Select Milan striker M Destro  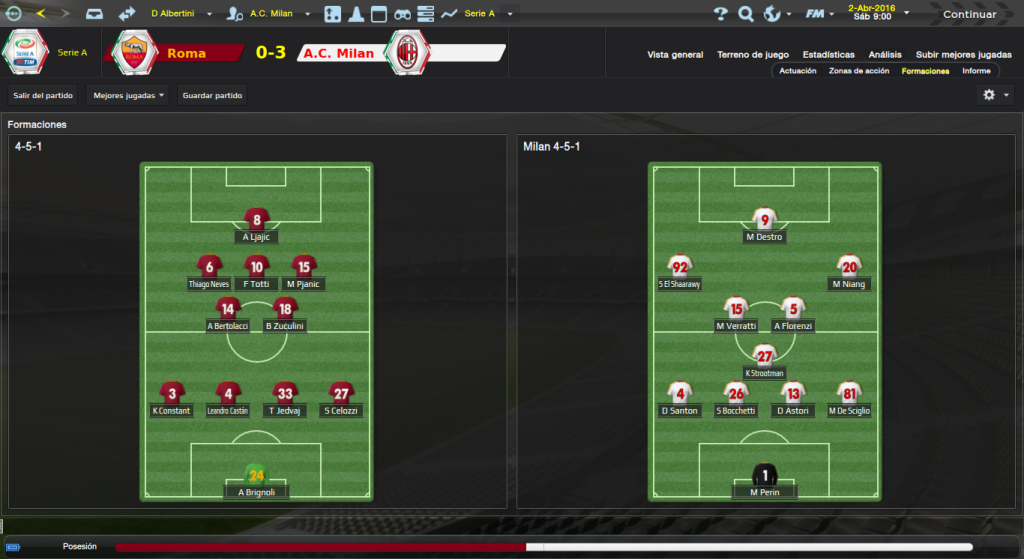(x=765, y=227)
